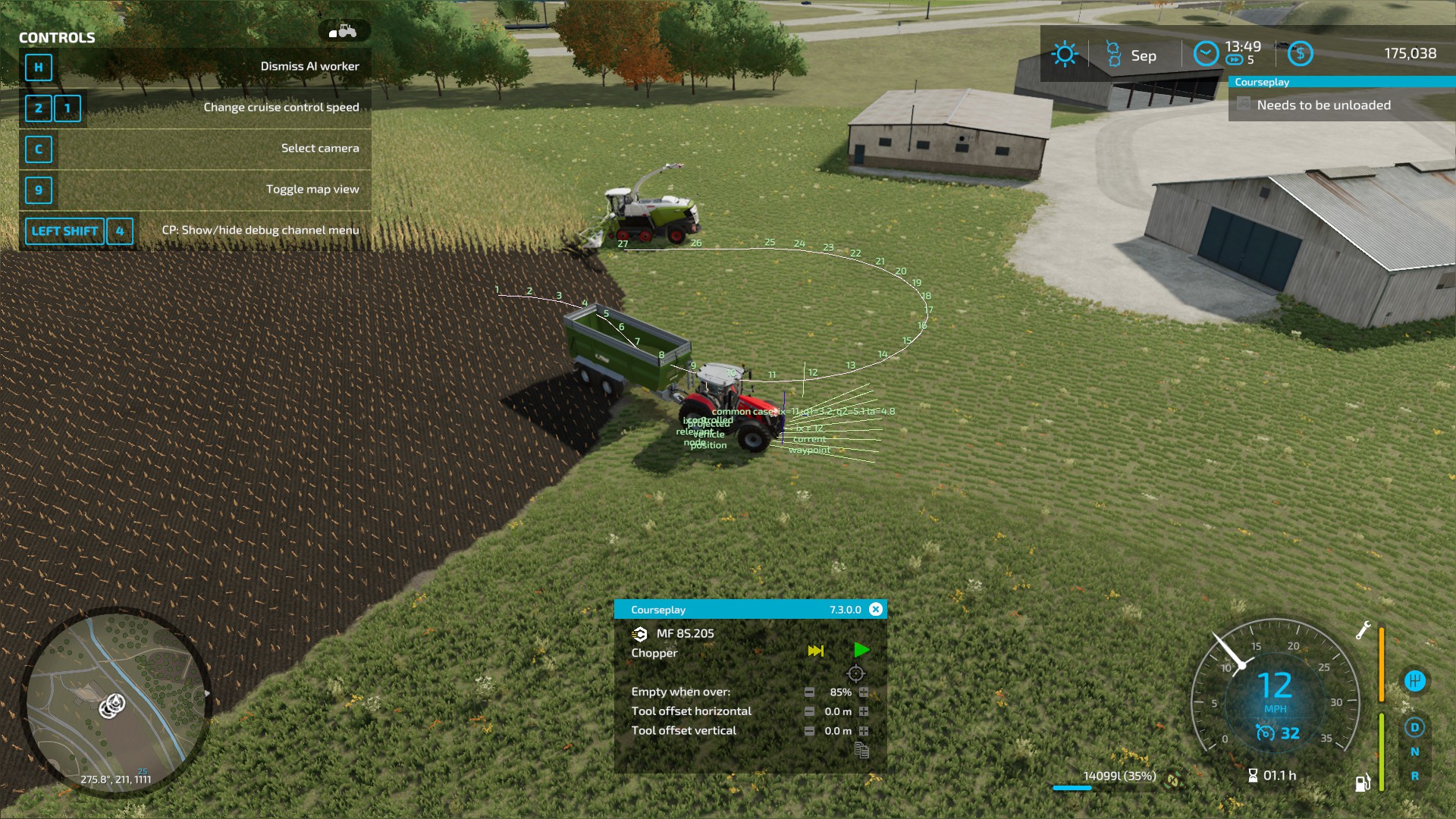Increase the Tool offset vertical value

point(863,731)
